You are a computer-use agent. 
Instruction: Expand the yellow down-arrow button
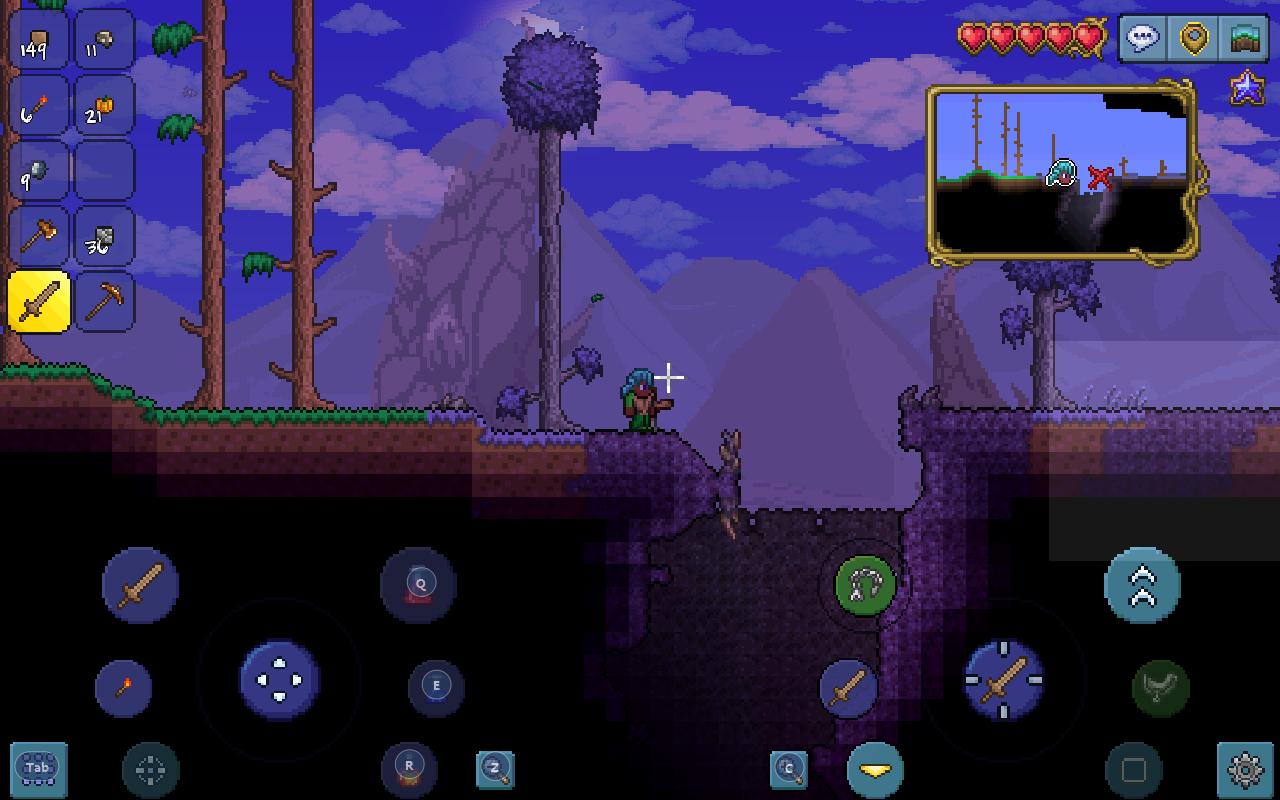pos(875,769)
